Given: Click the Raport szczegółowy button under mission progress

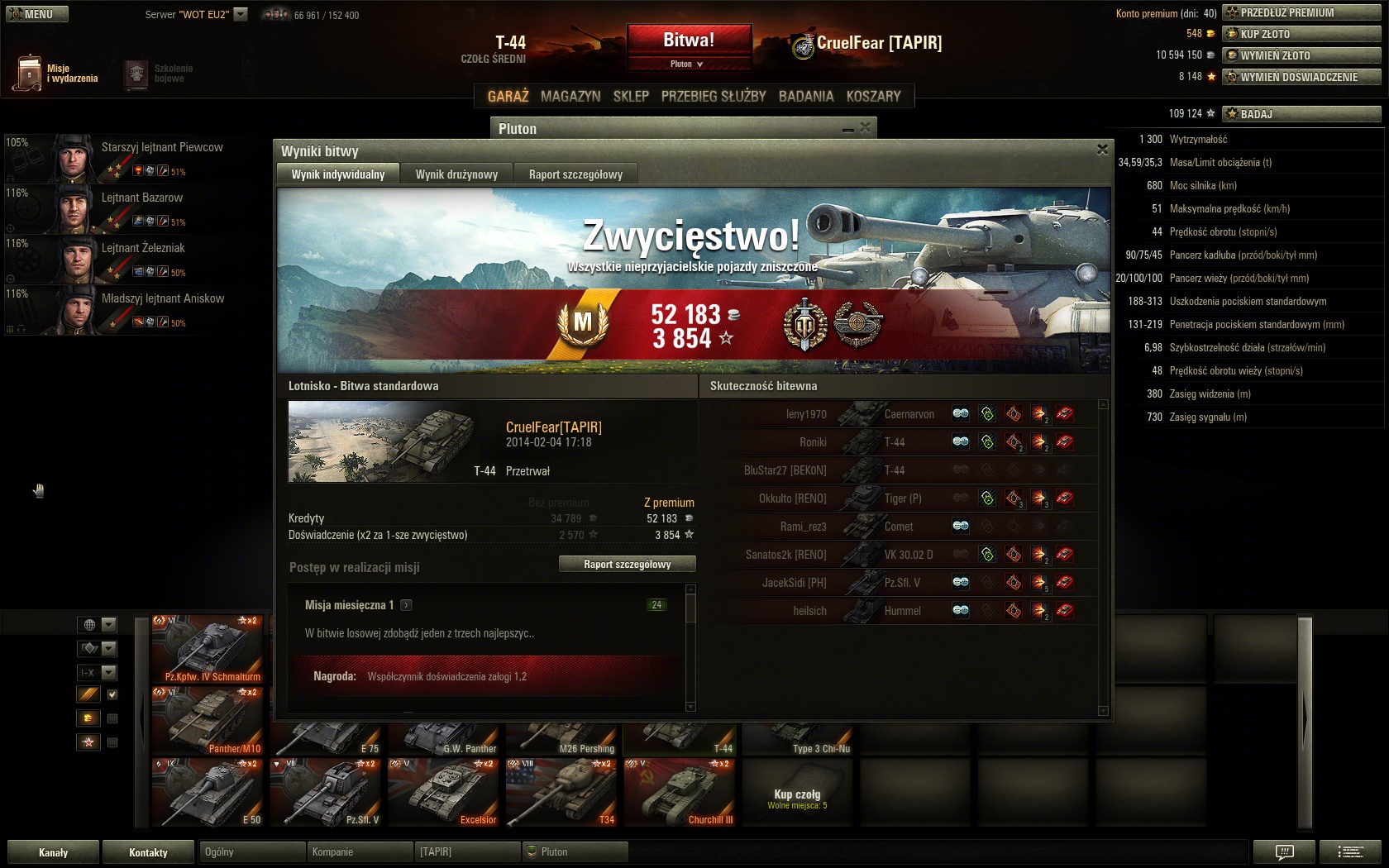Looking at the screenshot, I should pos(627,565).
